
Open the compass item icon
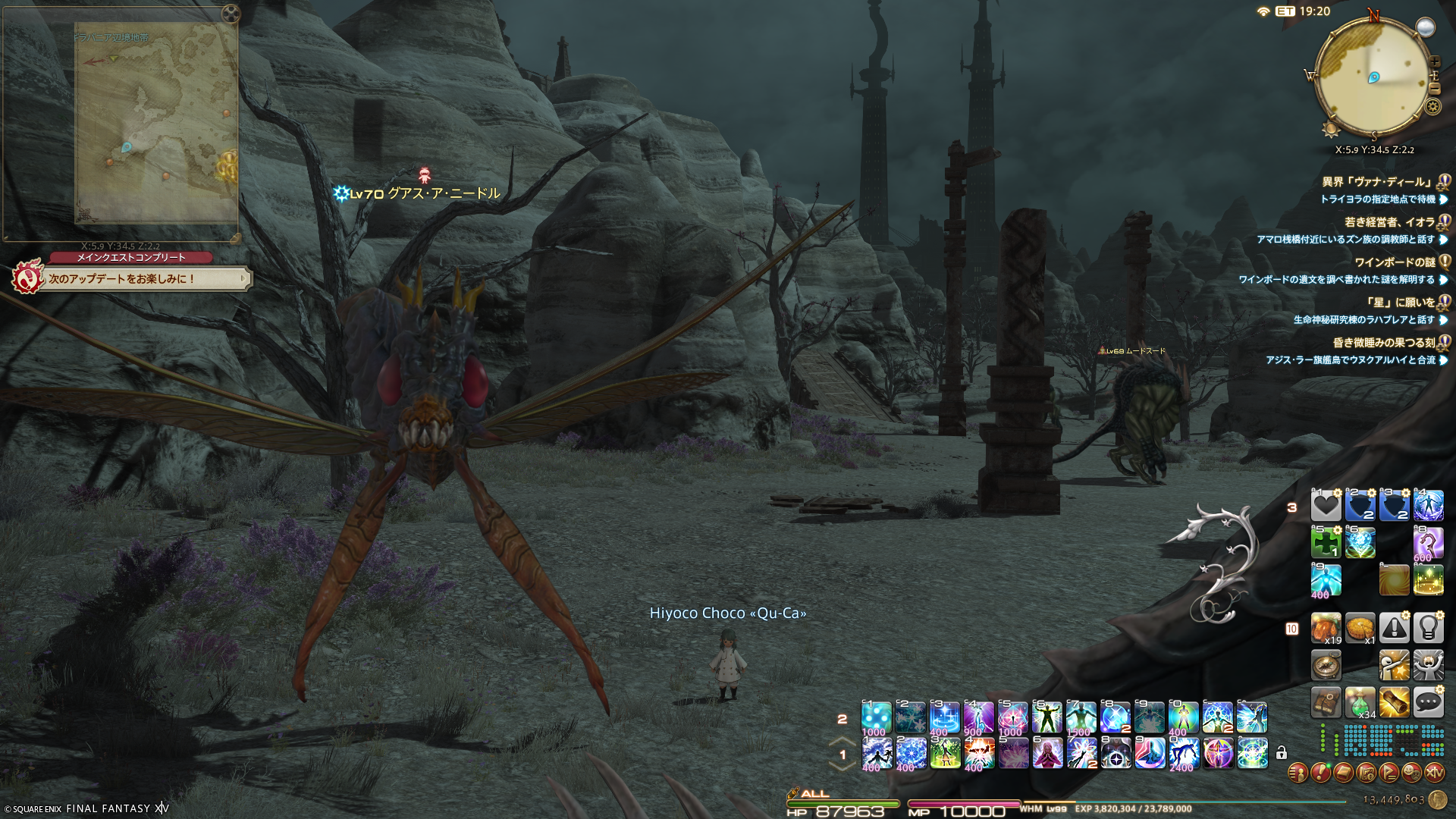pos(1326,666)
